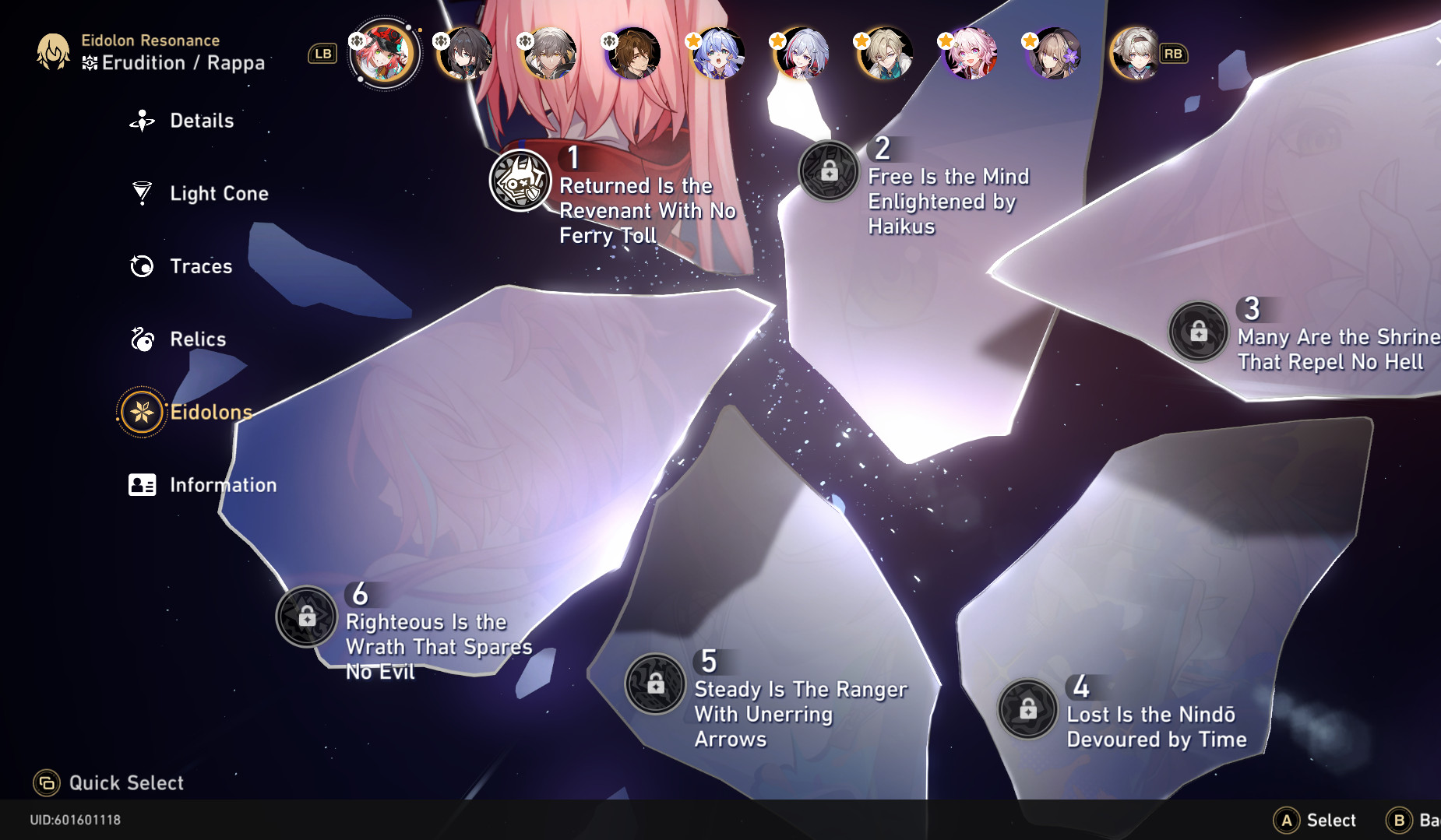Select Rappa's portrait in the character bar
1441x840 pixels.
tap(383, 54)
